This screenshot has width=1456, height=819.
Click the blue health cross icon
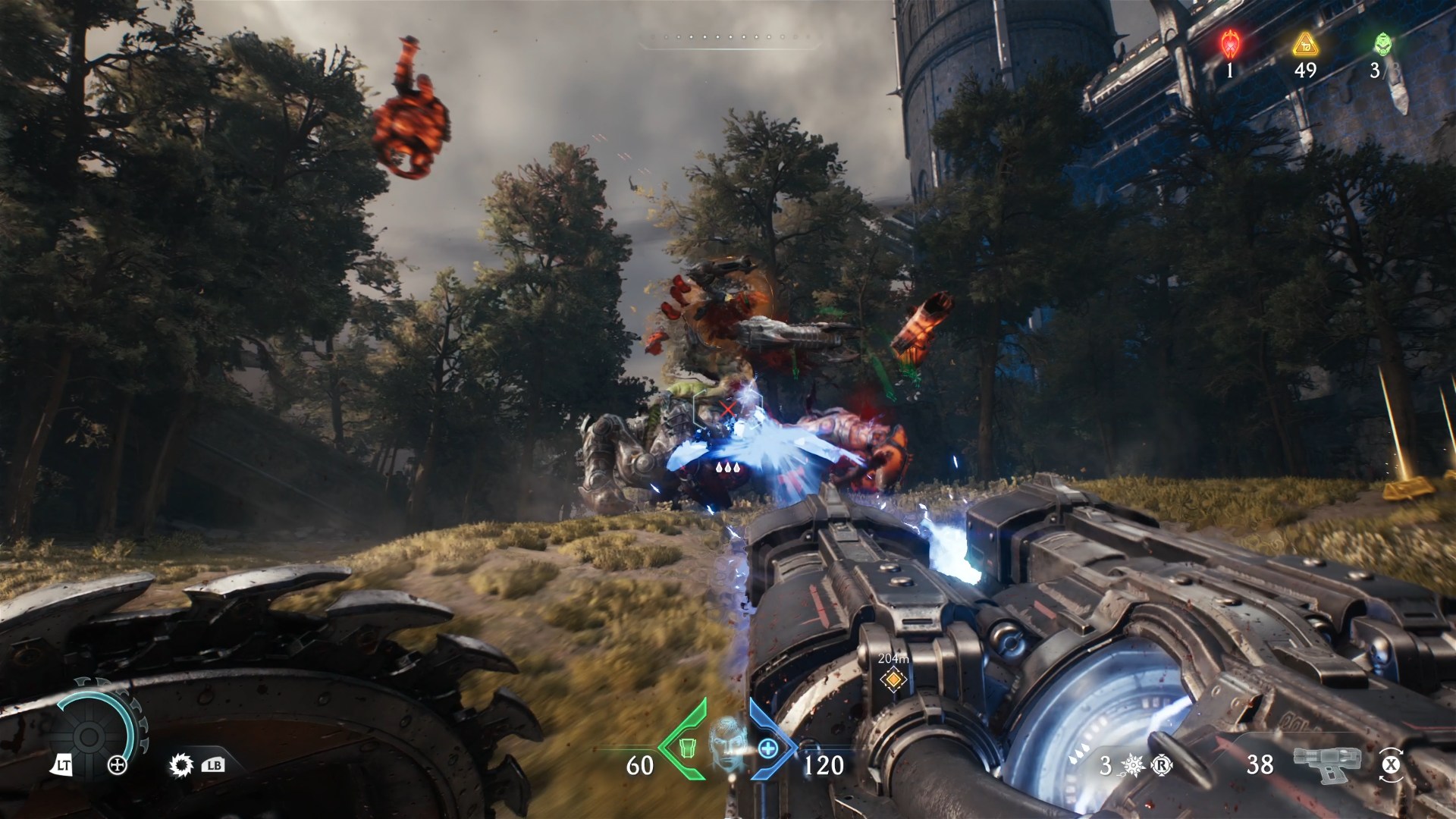768,748
